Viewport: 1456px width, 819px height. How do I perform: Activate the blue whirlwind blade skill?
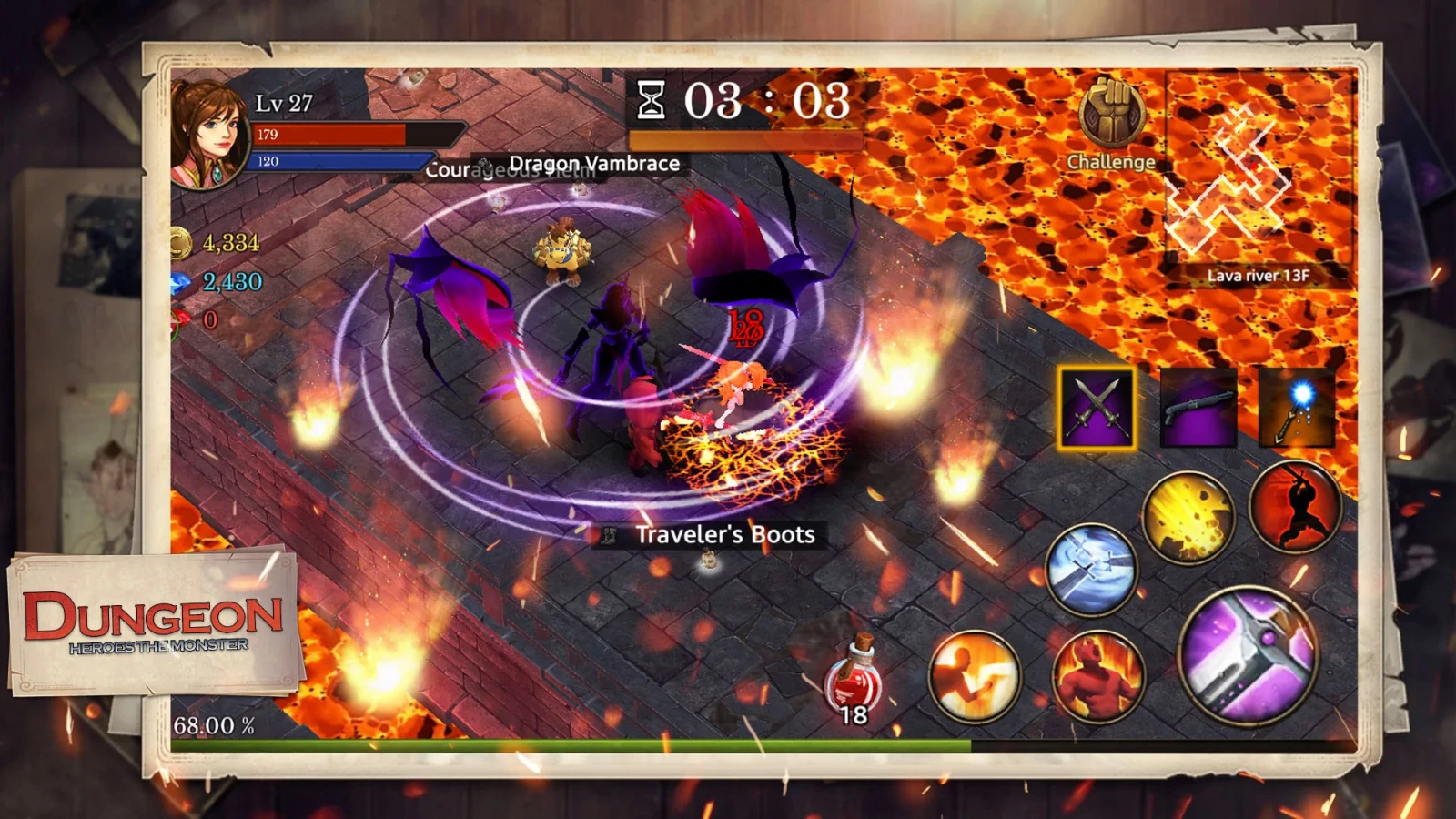[x=1091, y=569]
